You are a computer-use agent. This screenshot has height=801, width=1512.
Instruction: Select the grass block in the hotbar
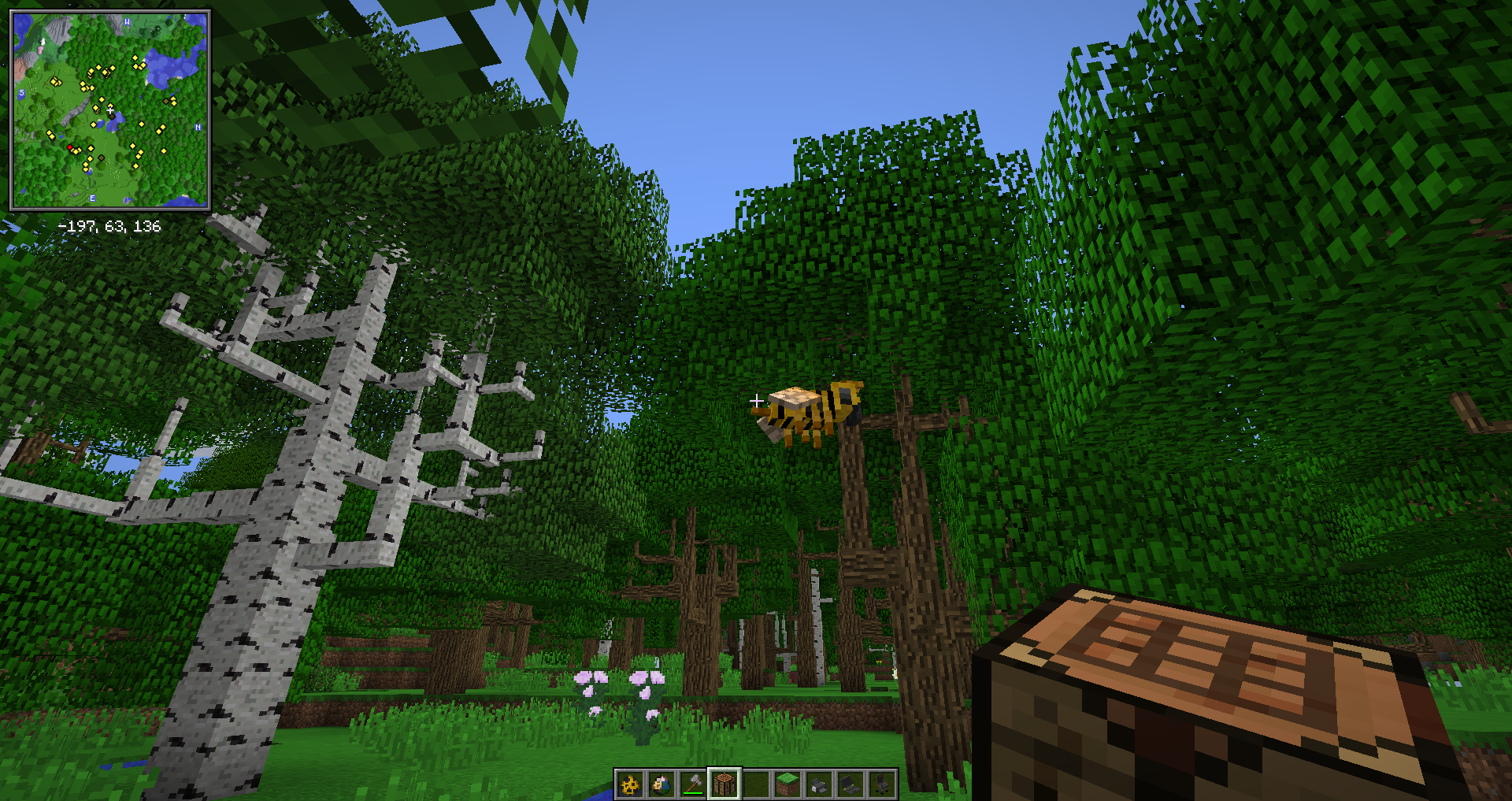pyautogui.click(x=786, y=784)
